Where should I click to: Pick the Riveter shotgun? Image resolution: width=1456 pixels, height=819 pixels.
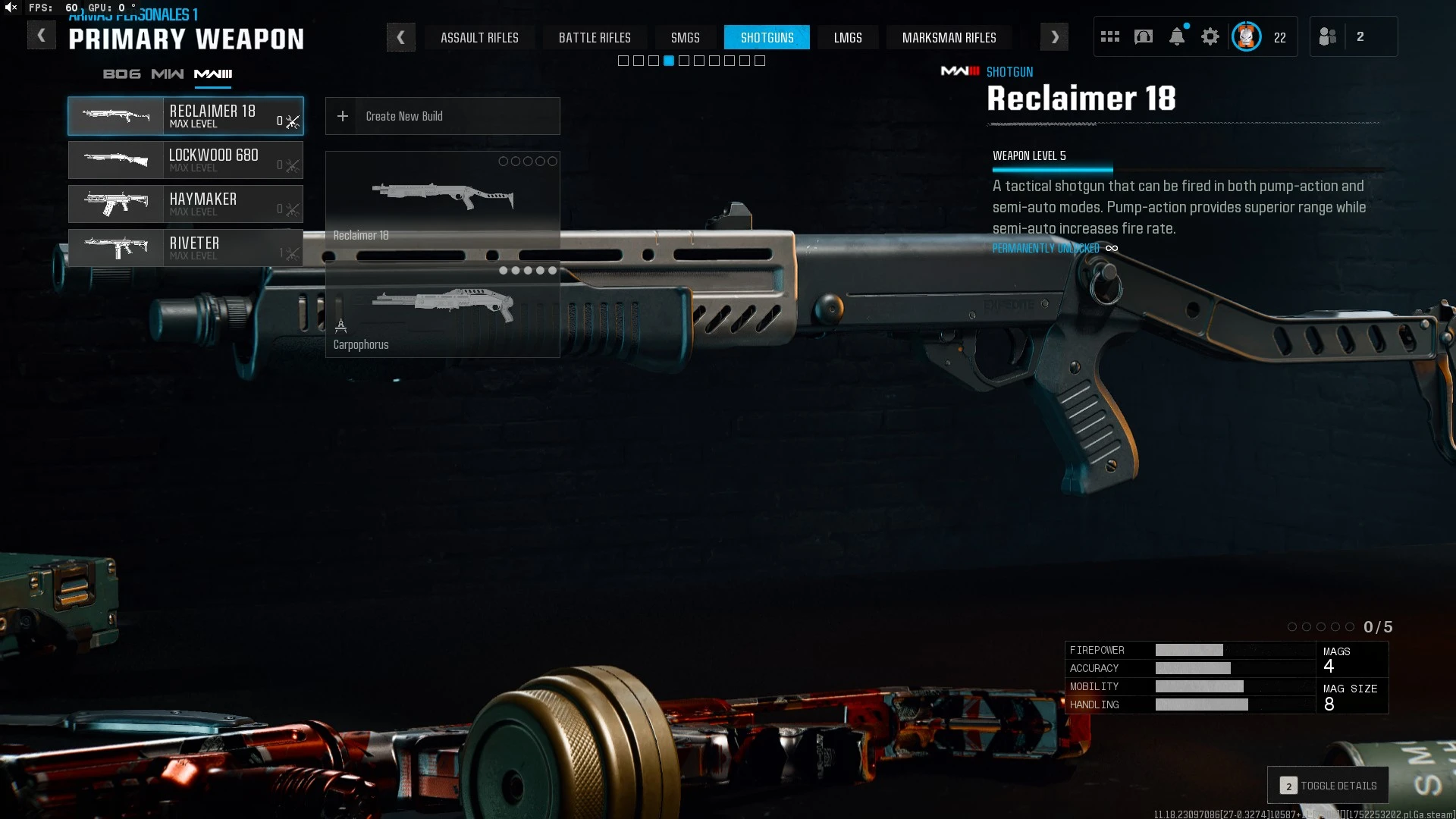[186, 248]
